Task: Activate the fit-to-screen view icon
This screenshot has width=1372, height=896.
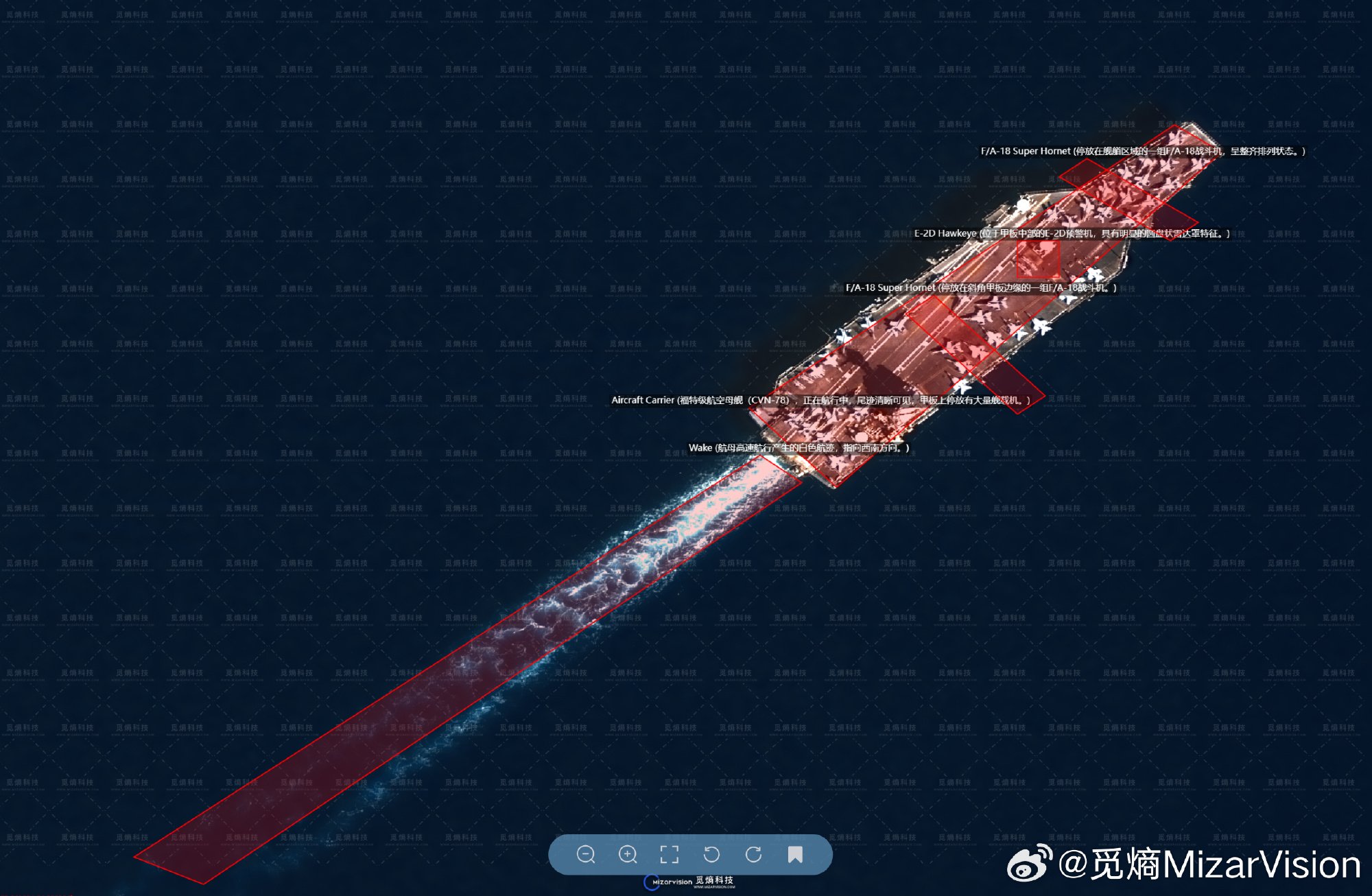Action: 669,854
